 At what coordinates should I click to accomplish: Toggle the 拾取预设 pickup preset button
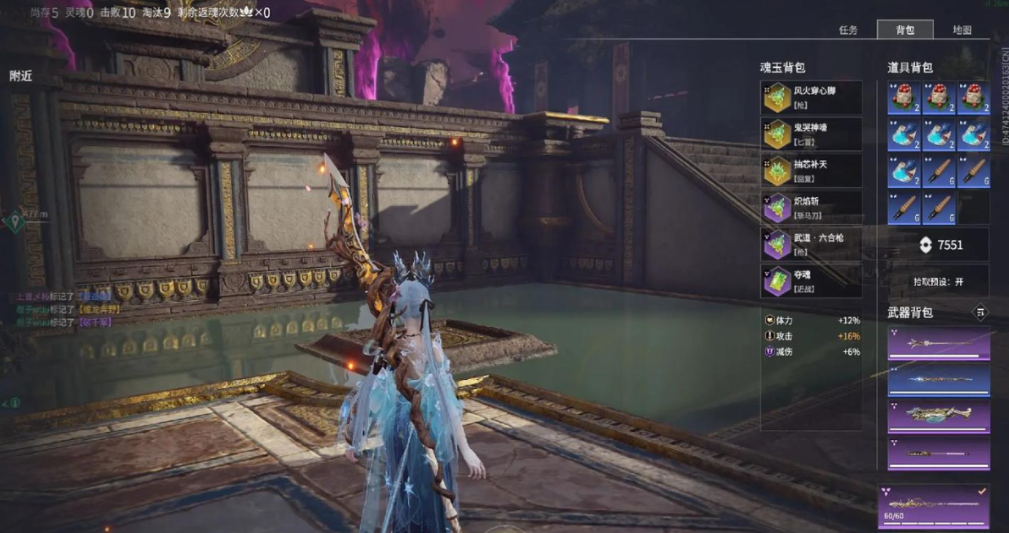tap(938, 282)
